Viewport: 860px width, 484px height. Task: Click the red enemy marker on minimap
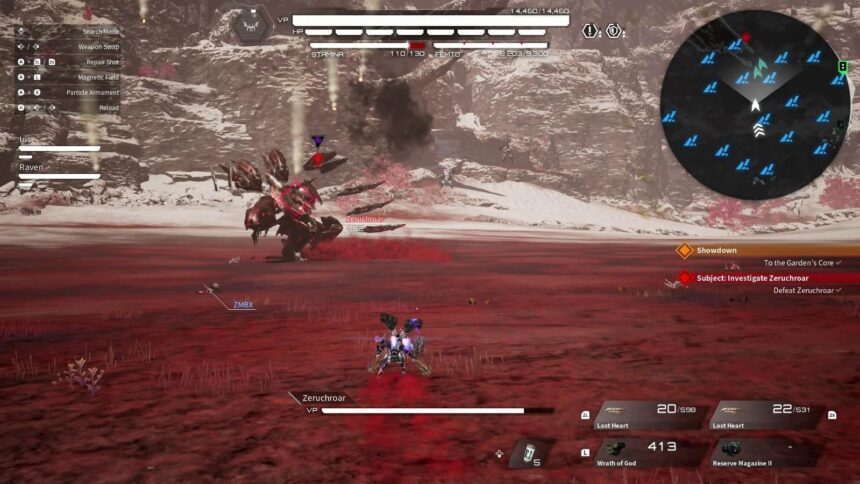click(x=735, y=45)
